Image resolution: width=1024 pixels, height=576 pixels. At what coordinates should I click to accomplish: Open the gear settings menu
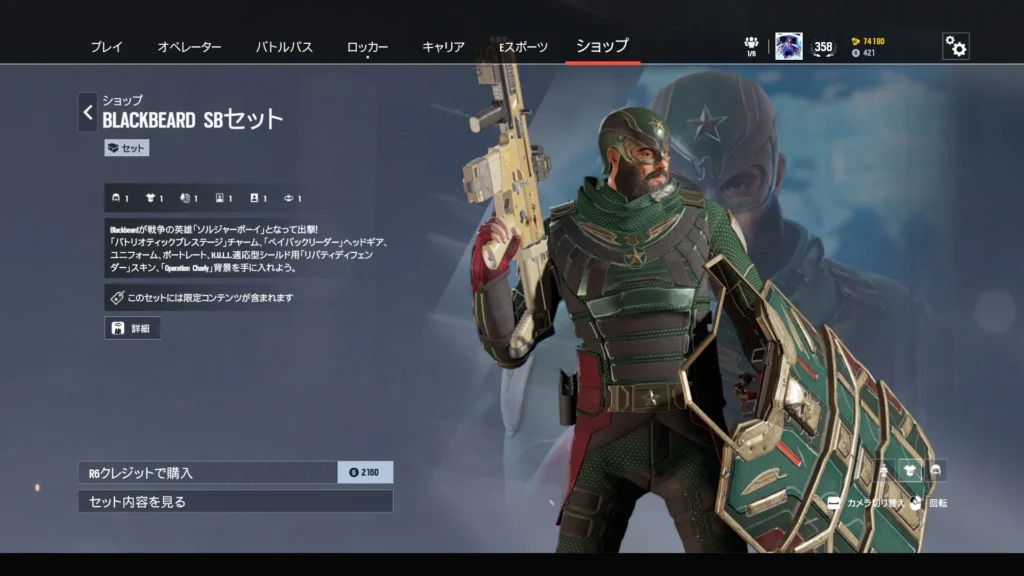click(x=956, y=46)
